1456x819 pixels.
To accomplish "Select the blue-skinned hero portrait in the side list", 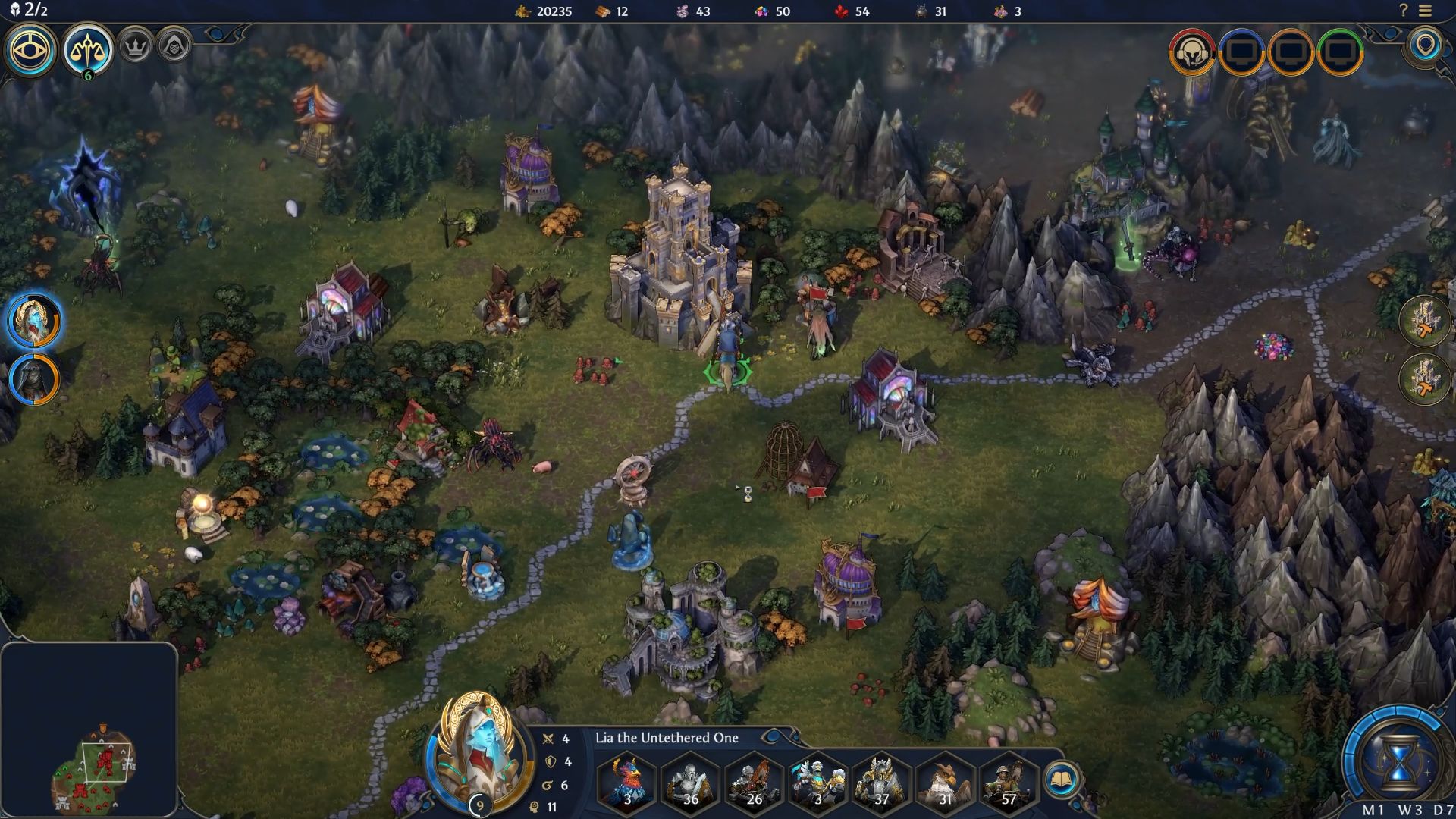I will coord(33,321).
